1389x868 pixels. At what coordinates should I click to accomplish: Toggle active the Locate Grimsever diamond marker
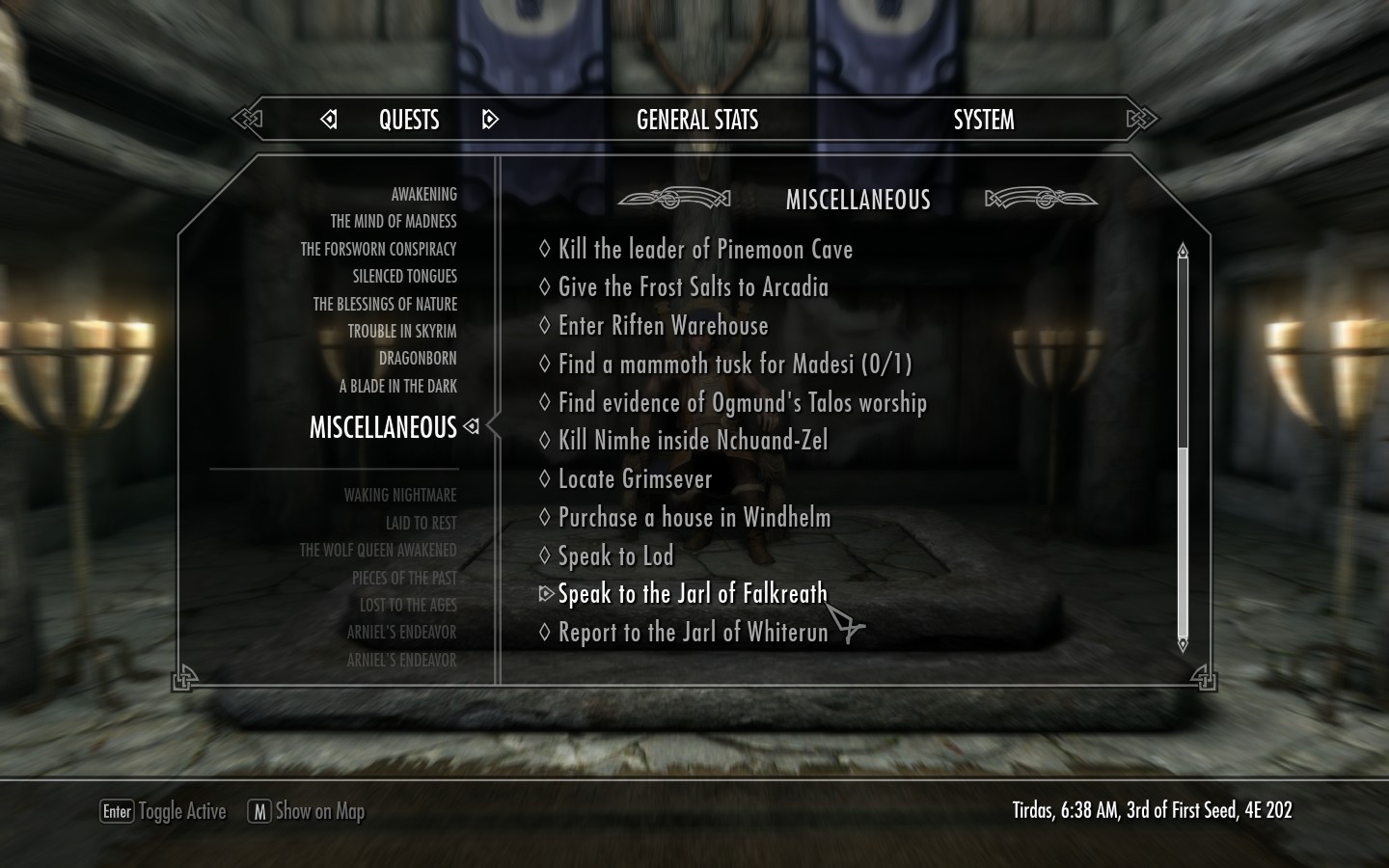click(546, 479)
